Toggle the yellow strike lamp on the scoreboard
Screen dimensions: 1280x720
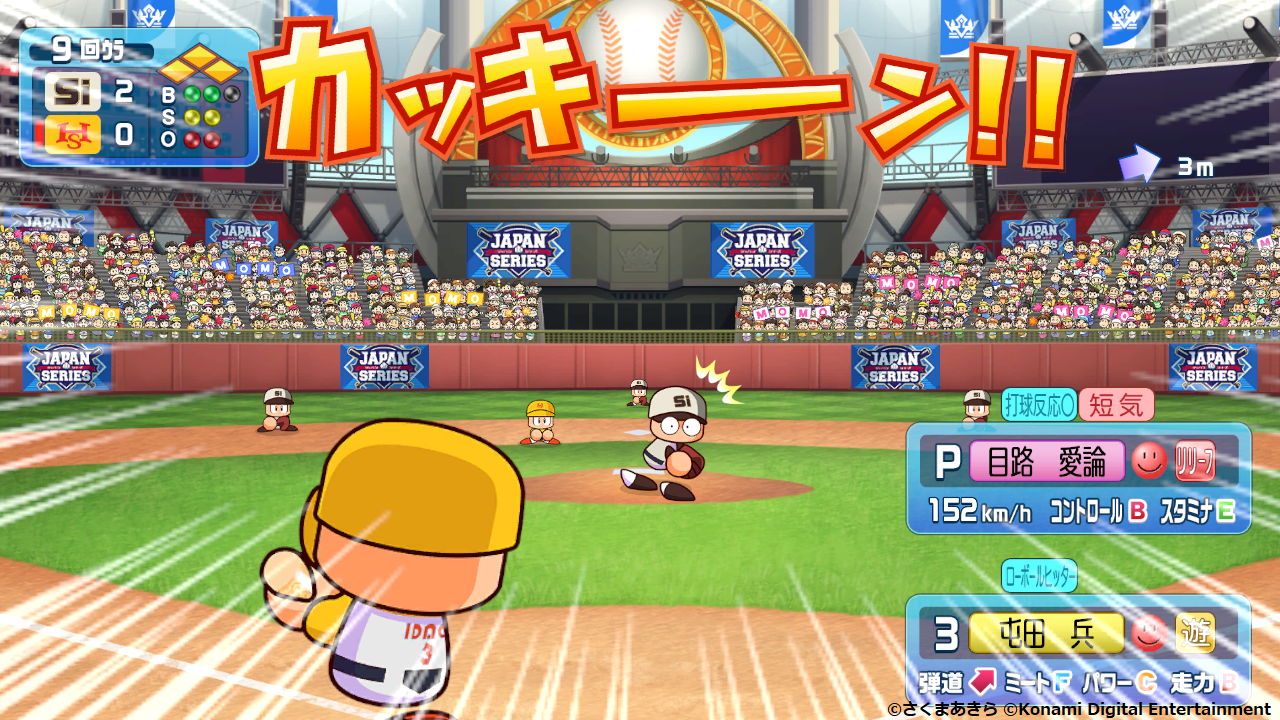click(192, 118)
